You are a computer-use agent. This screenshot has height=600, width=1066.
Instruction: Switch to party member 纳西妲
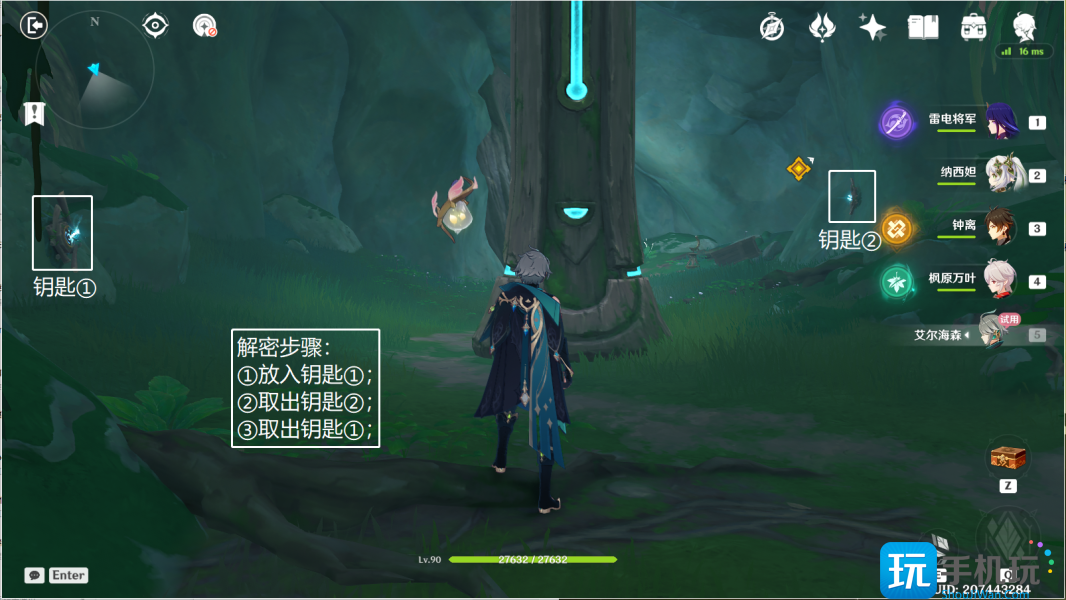1000,175
